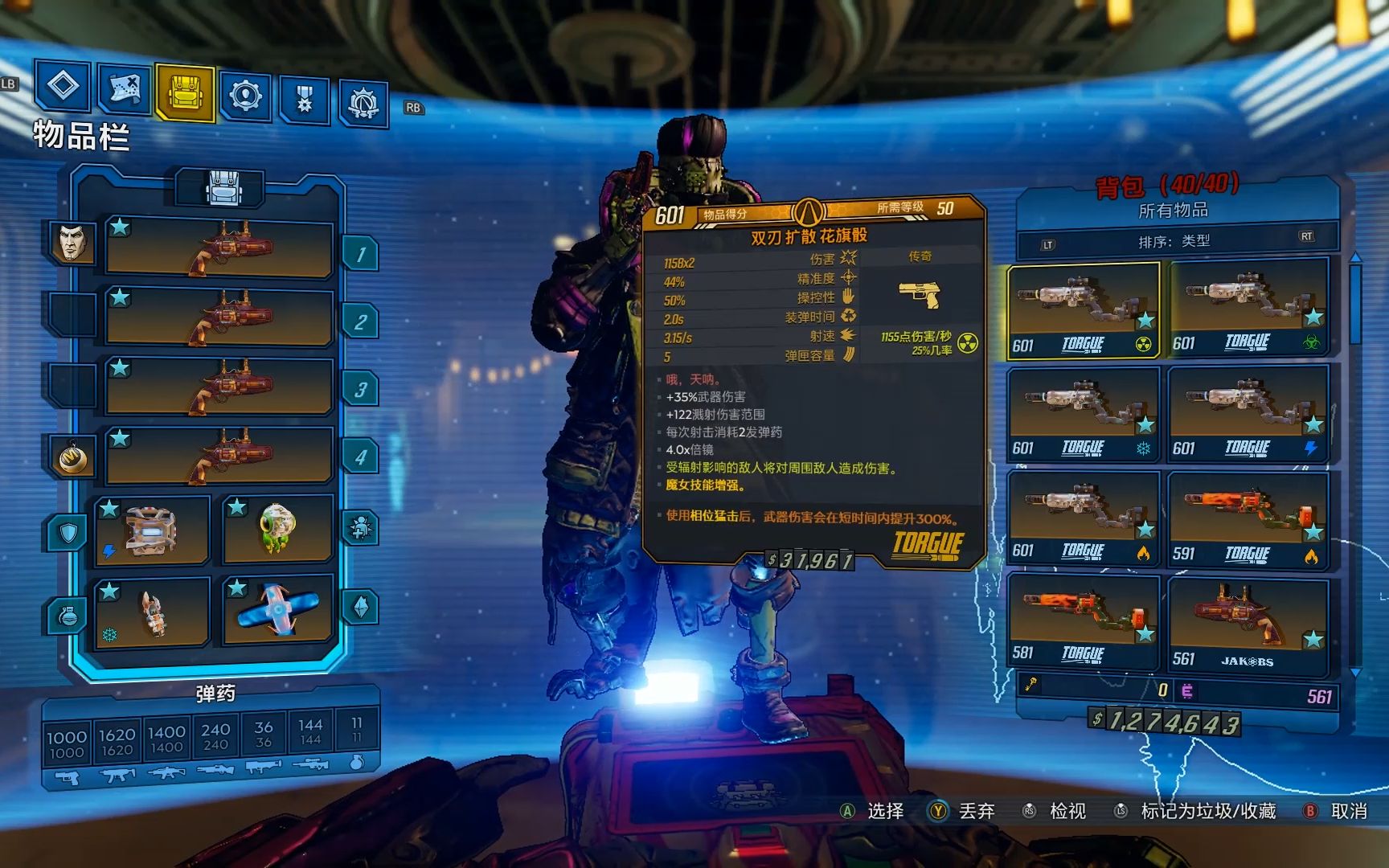Pick the equipped blue artifact
Image resolution: width=1389 pixels, height=868 pixels.
point(277,609)
